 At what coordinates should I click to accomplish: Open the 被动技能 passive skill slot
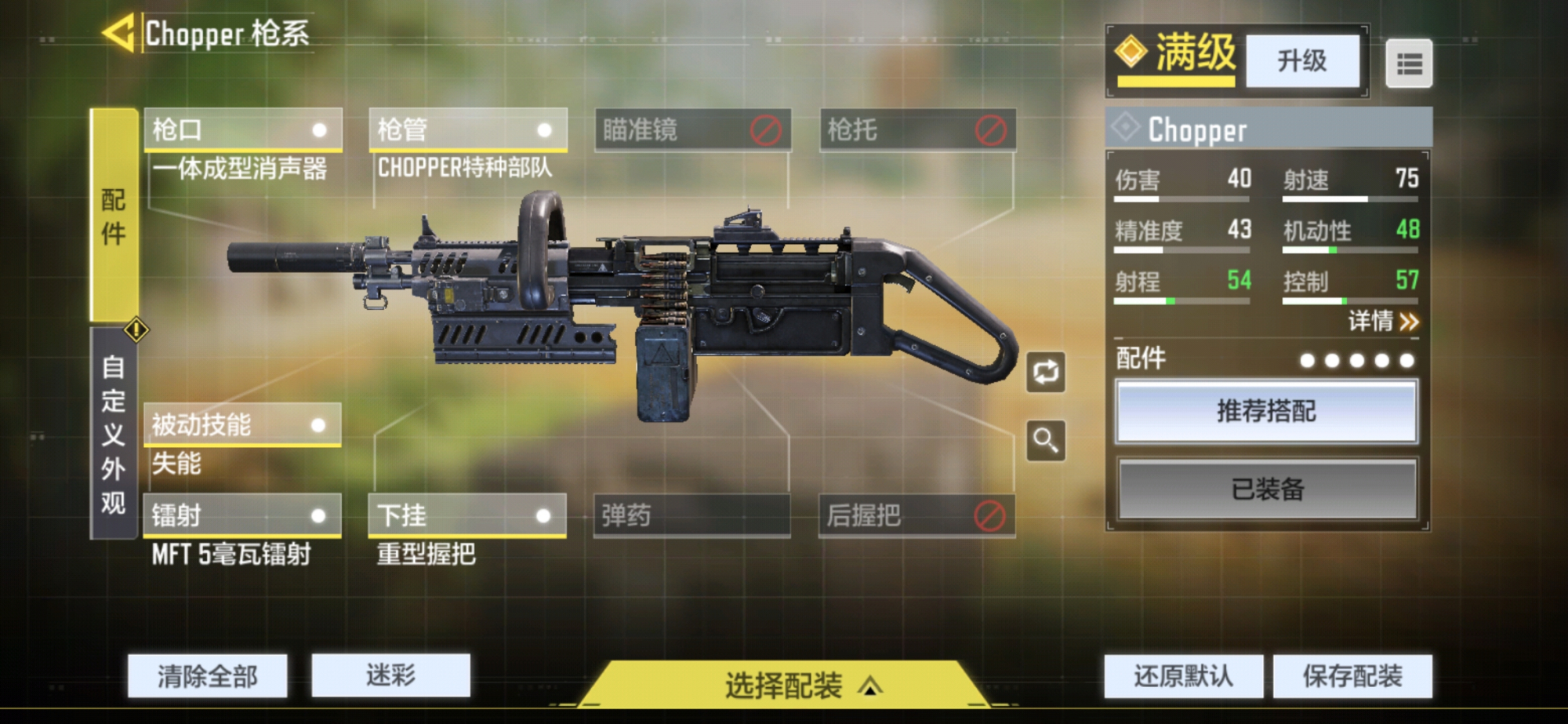(x=241, y=424)
